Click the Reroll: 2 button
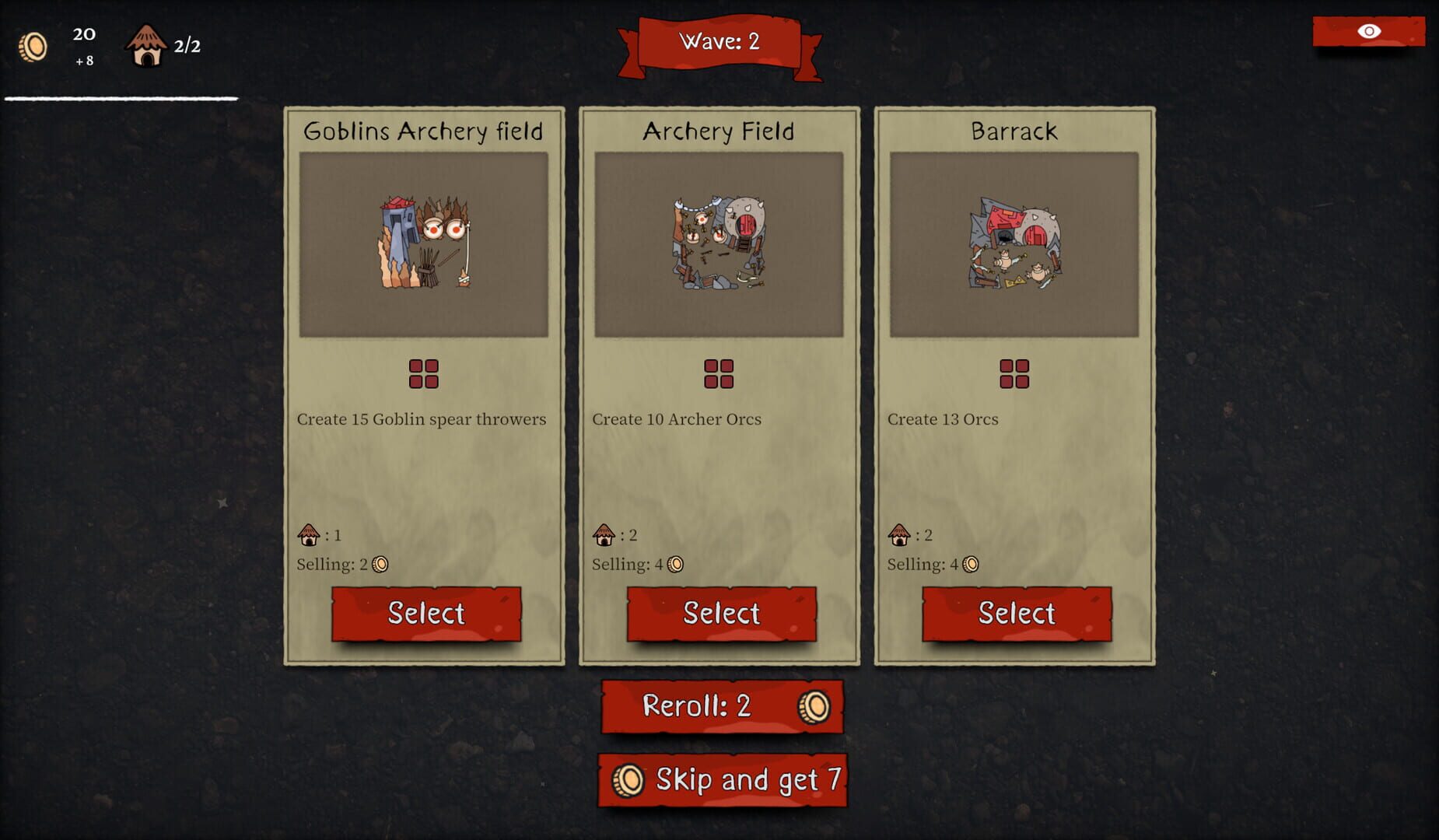The width and height of the screenshot is (1439, 840). pyautogui.click(x=720, y=706)
